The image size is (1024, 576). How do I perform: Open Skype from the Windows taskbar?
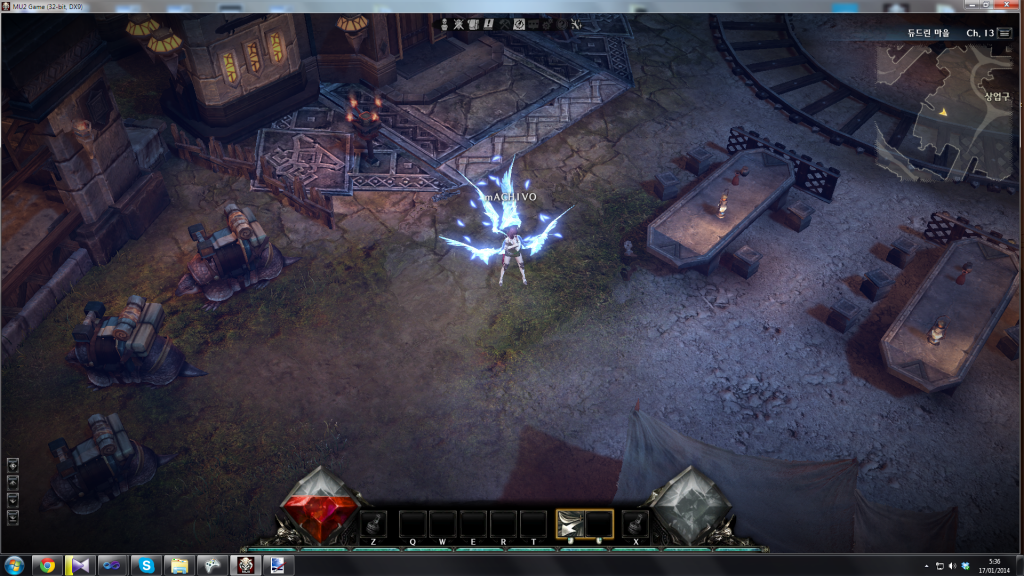click(146, 565)
